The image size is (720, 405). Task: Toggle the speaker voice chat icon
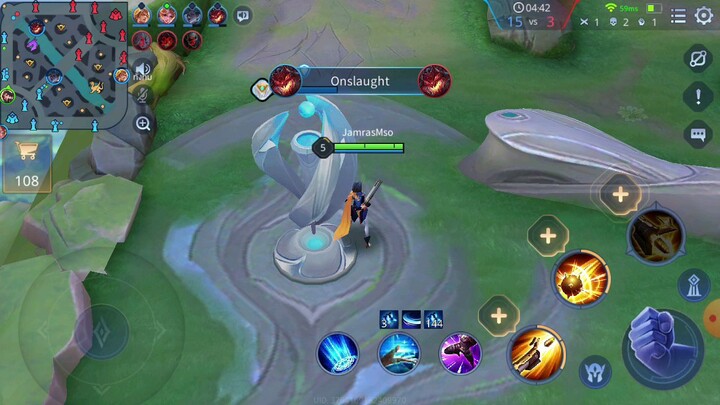pos(143,70)
